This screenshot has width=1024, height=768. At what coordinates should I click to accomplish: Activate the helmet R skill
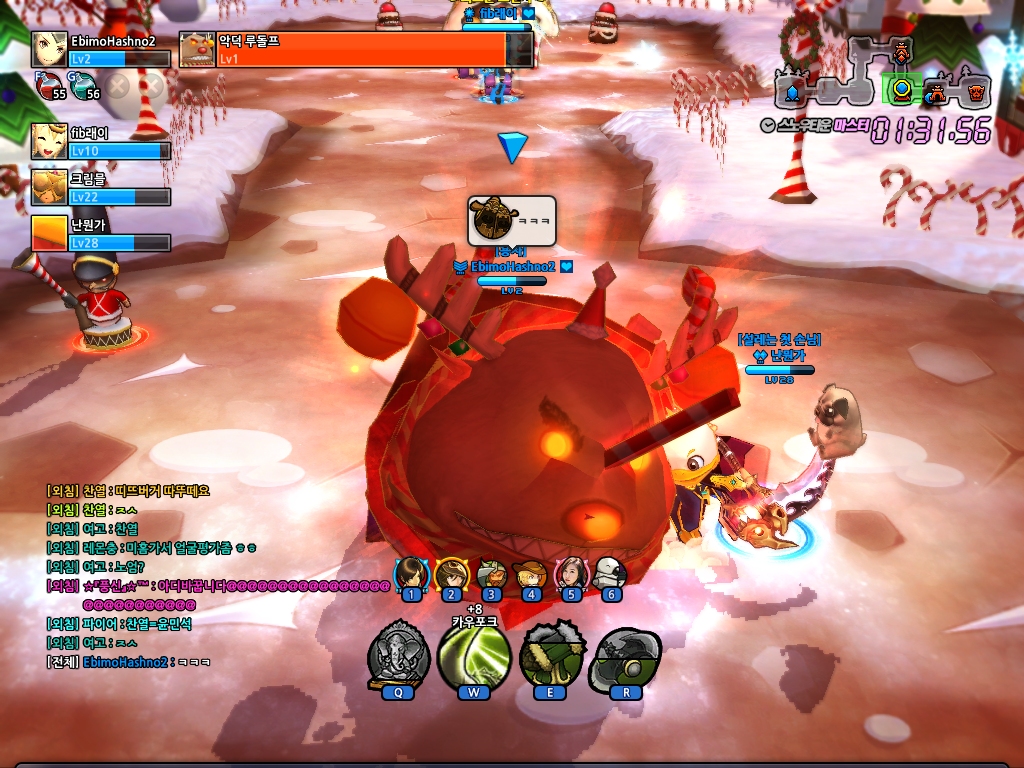click(x=626, y=655)
